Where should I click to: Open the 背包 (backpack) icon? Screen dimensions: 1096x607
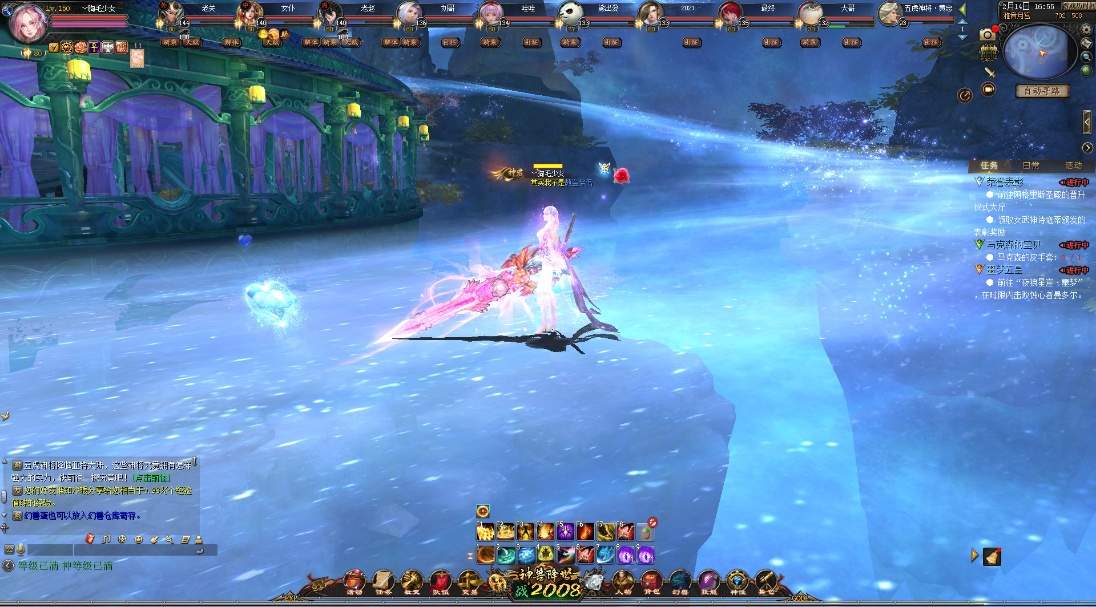pos(651,581)
